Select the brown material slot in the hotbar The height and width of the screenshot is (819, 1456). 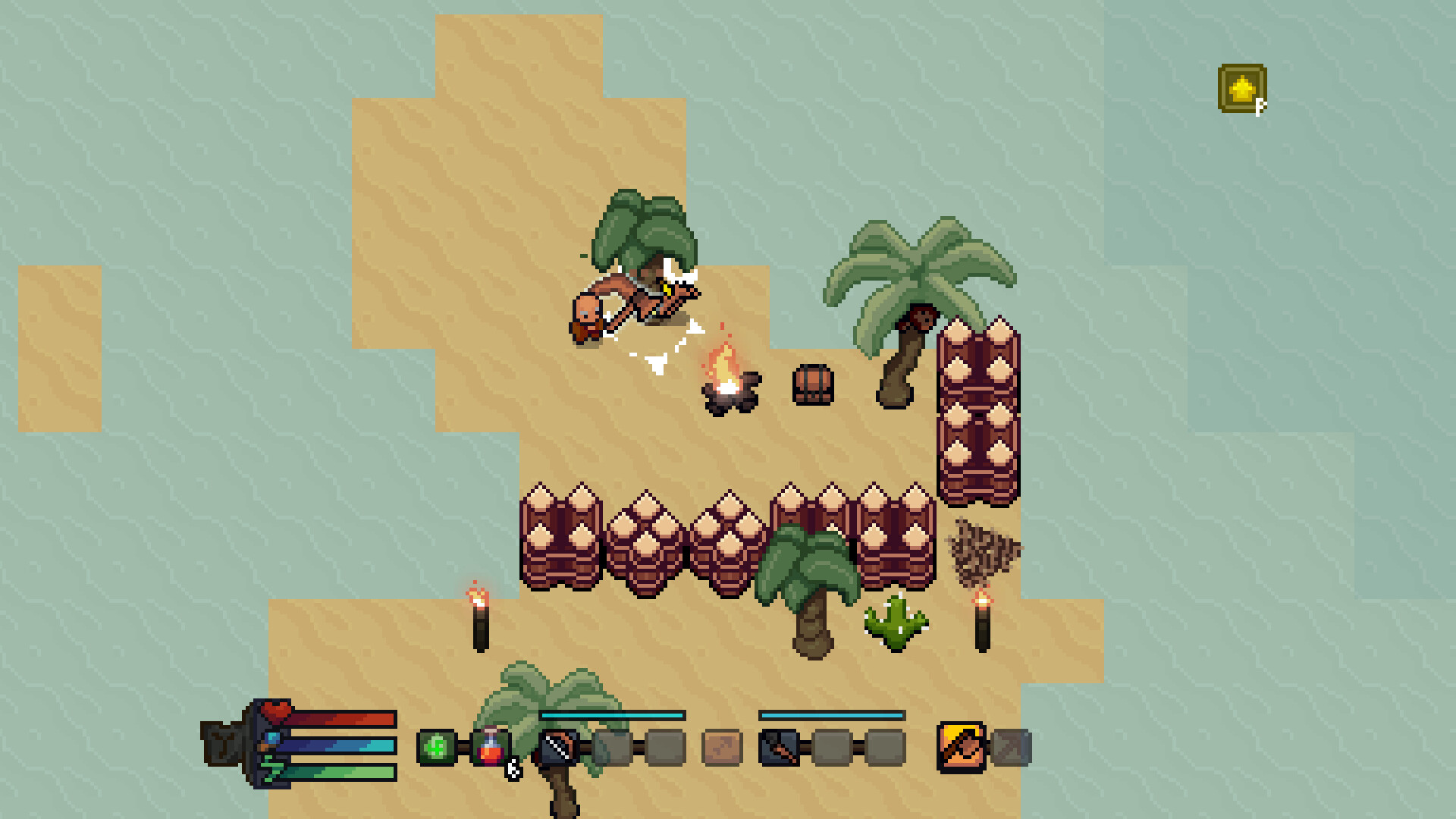pos(724,747)
